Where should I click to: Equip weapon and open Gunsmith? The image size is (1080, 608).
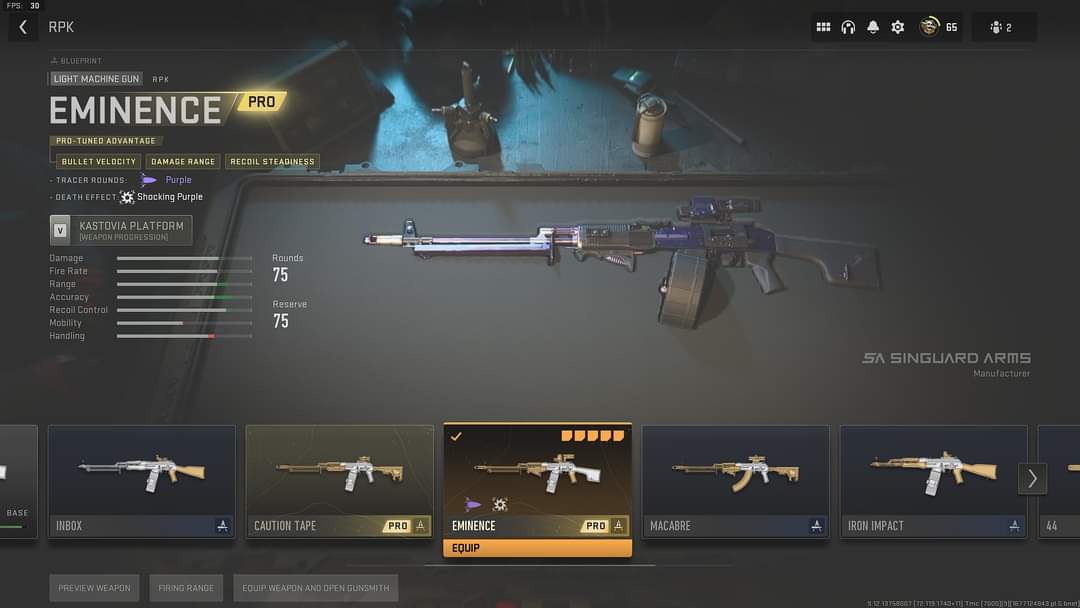pyautogui.click(x=315, y=588)
